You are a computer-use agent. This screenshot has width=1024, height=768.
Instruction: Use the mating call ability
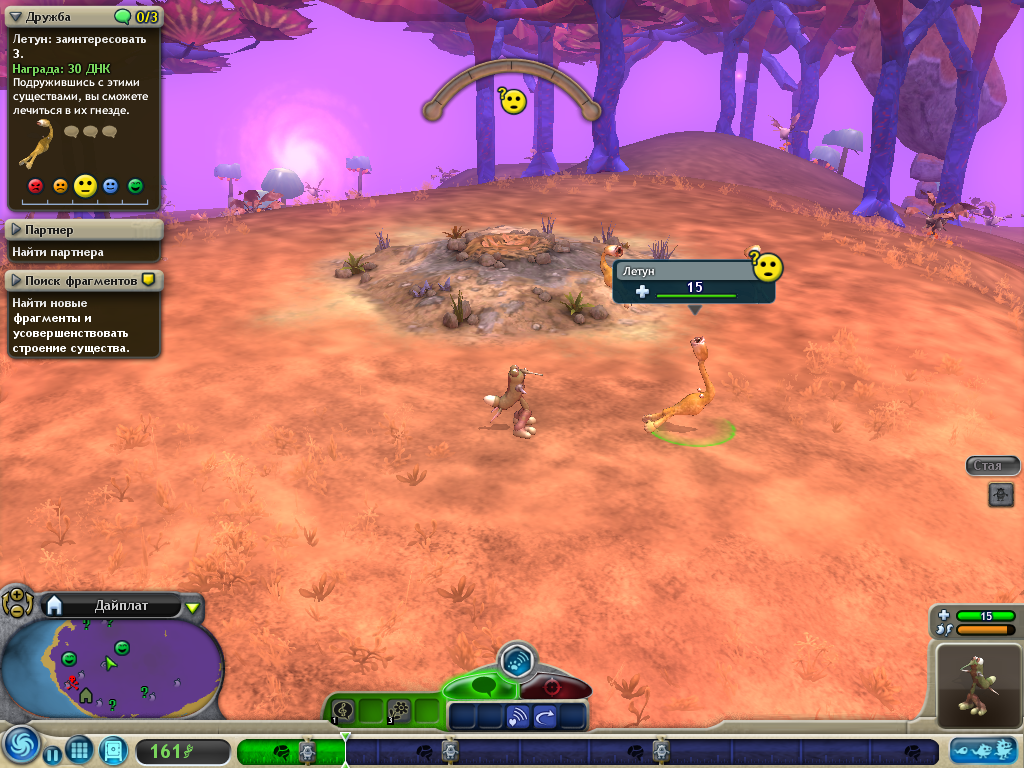click(x=518, y=716)
